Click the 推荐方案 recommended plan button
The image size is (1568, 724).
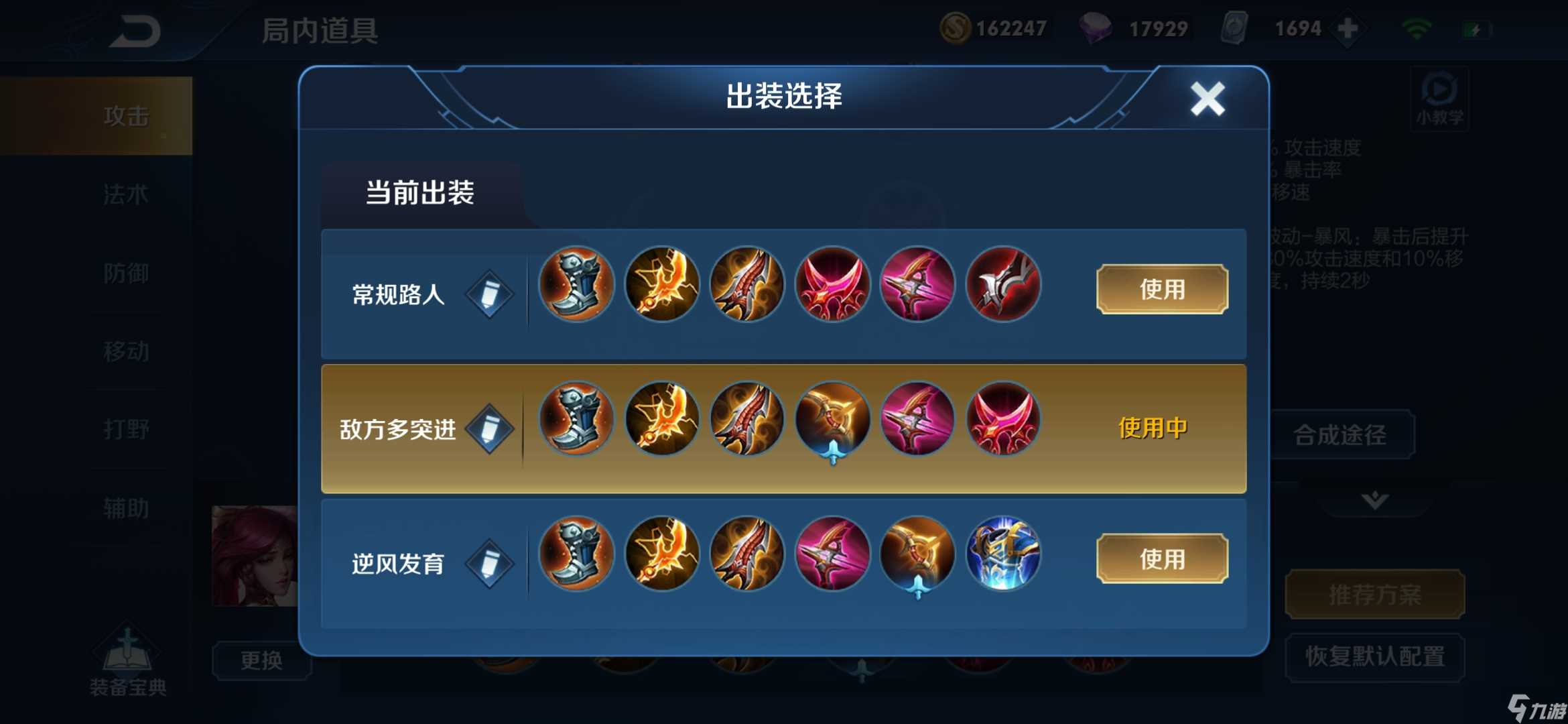coord(1374,594)
